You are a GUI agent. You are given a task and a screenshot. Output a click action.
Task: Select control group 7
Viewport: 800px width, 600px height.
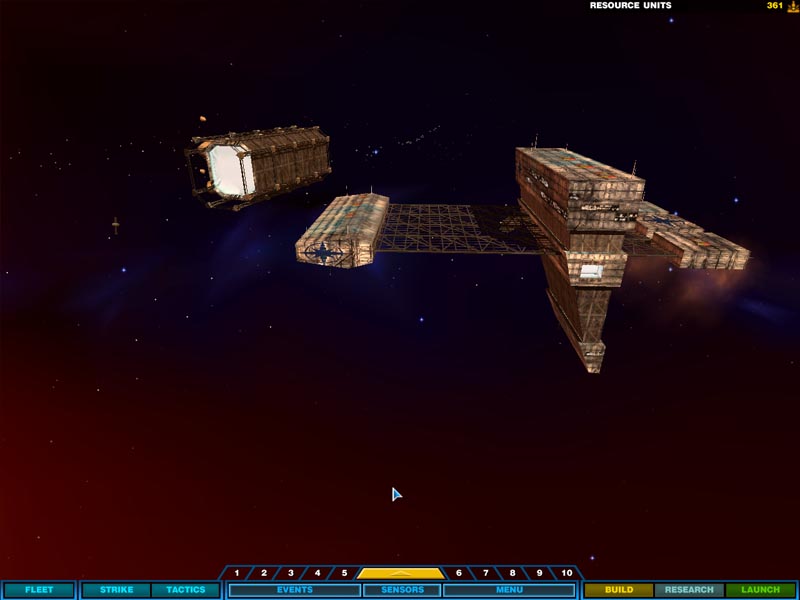point(486,573)
